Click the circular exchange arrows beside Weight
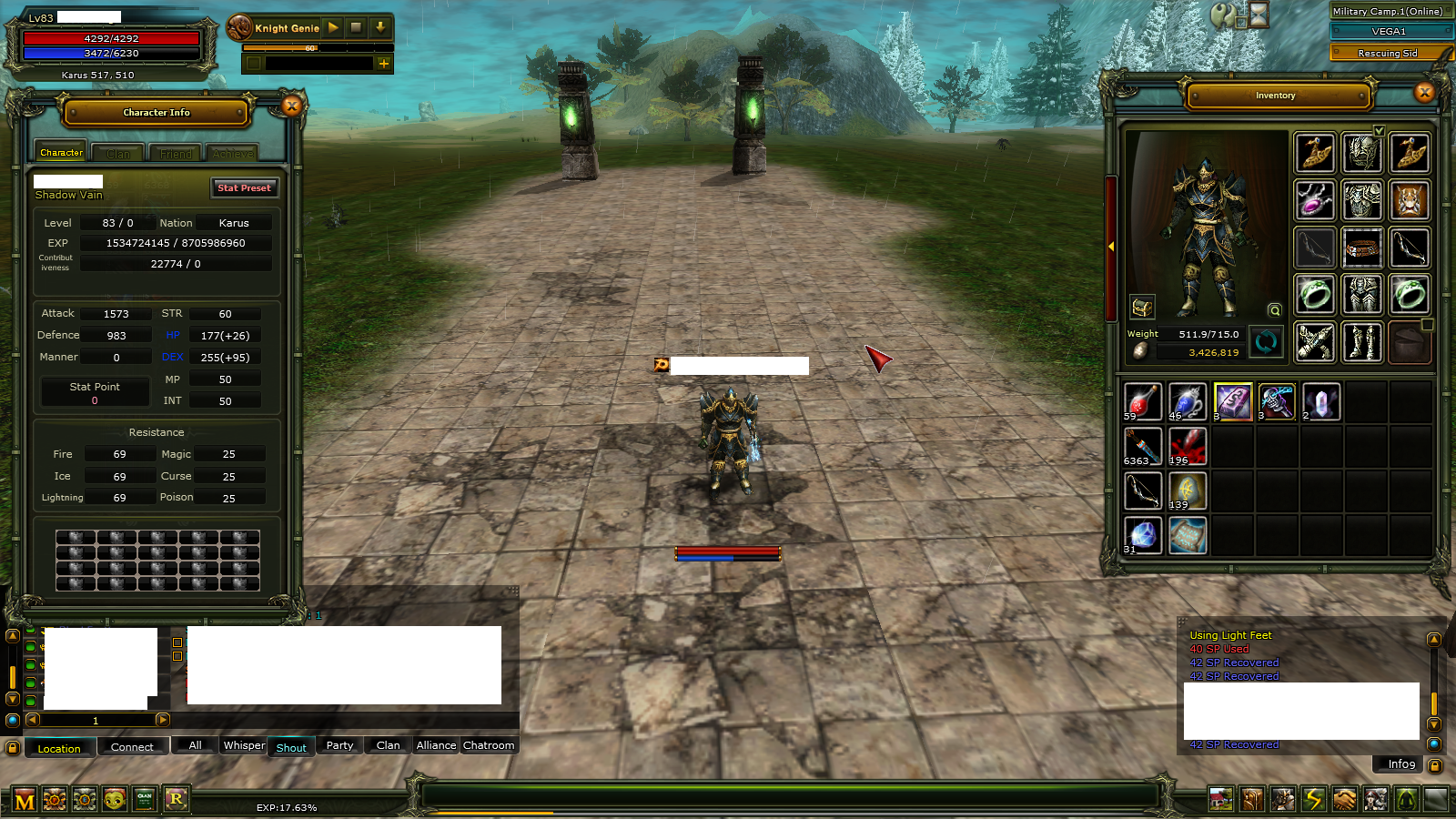 click(1267, 342)
